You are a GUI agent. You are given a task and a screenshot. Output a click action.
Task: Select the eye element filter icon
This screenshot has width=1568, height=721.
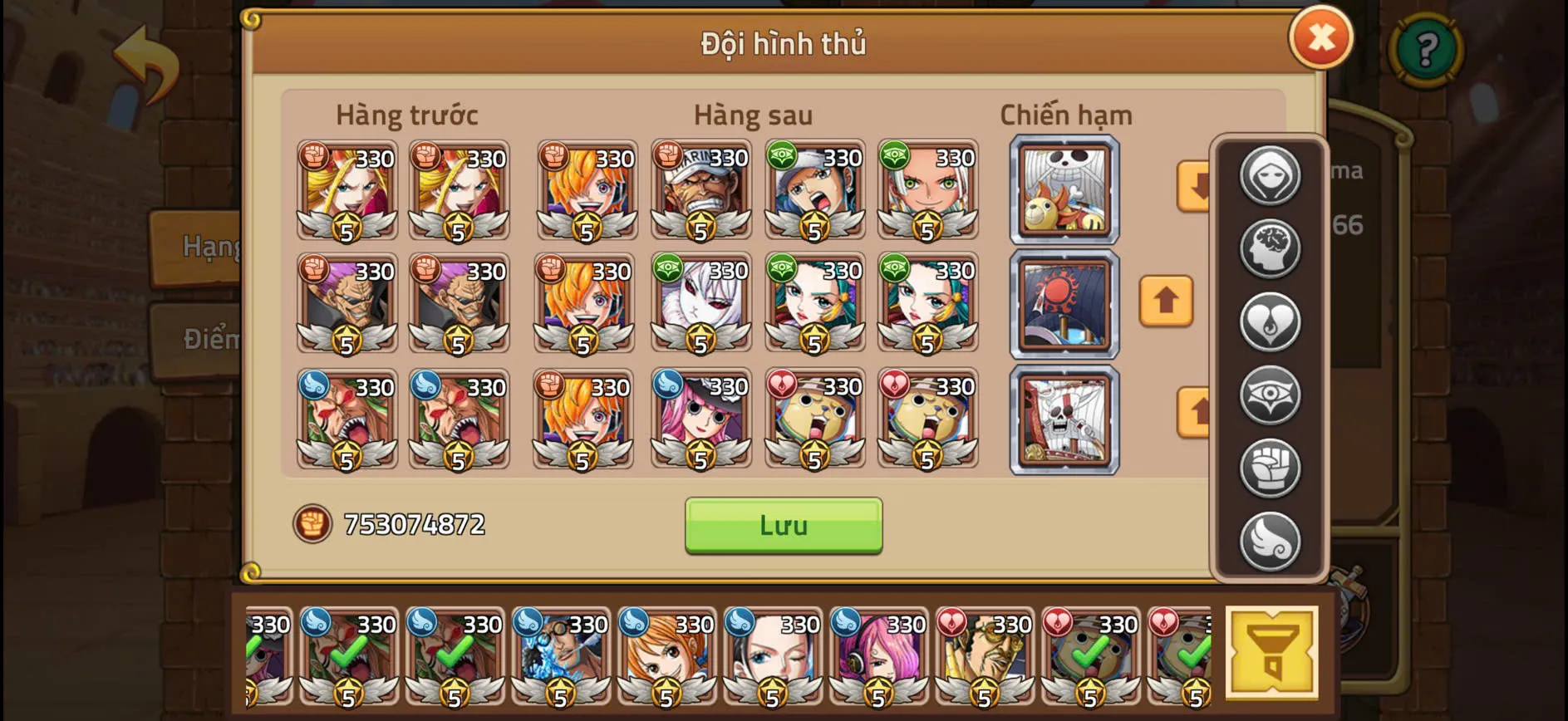(1269, 392)
